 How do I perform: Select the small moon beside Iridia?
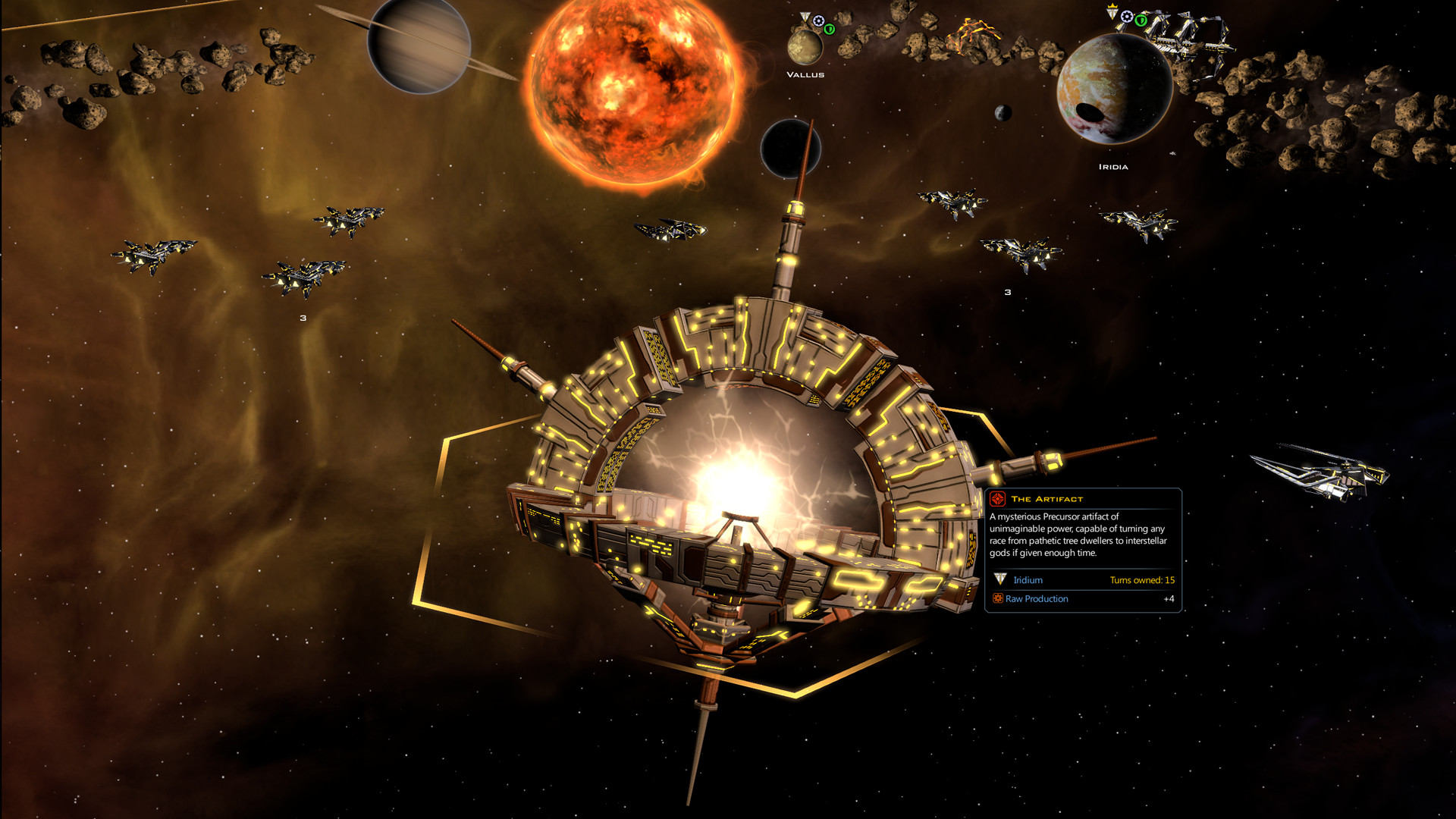(1004, 114)
